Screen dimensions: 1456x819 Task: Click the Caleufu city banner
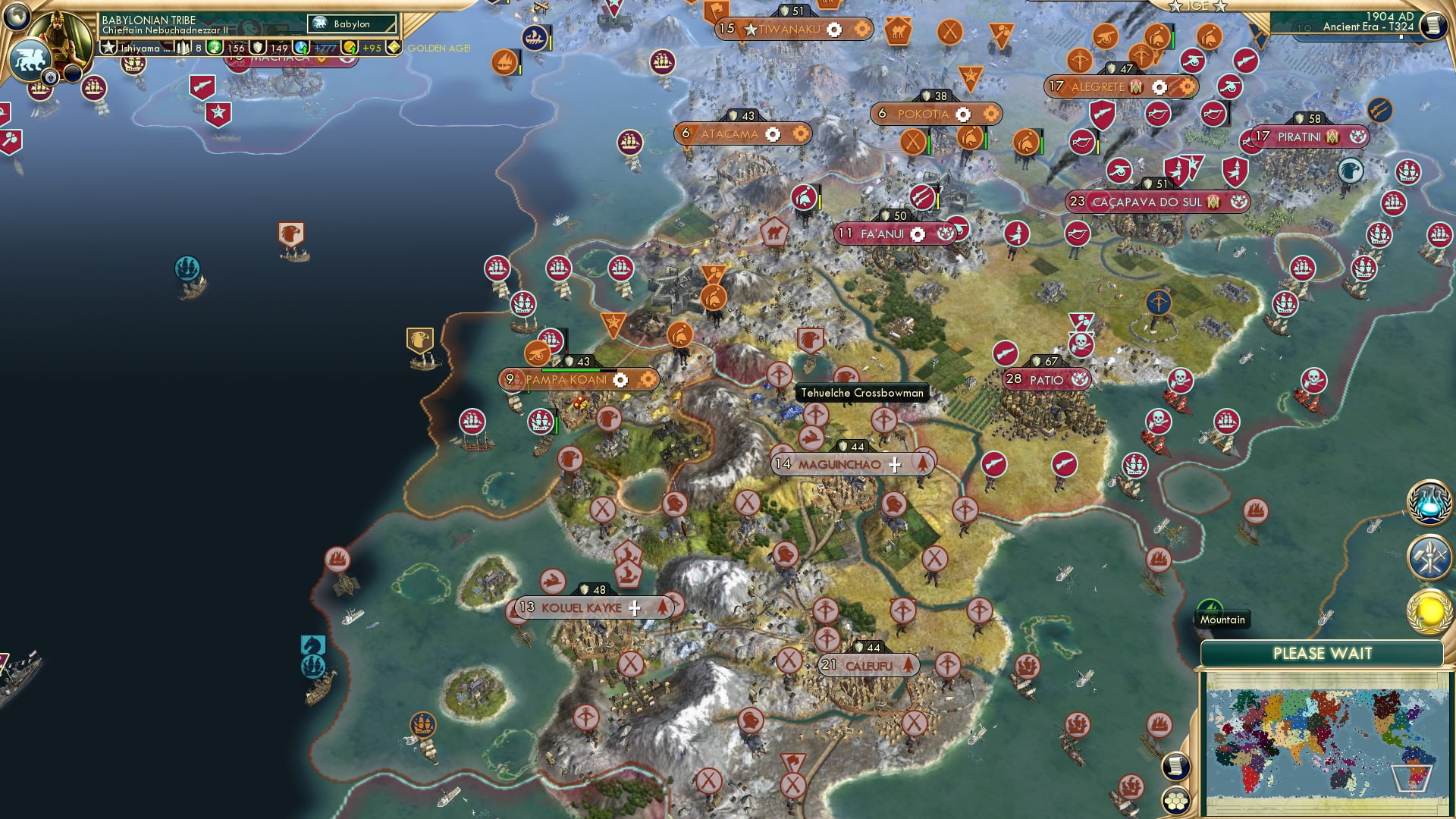pos(868,665)
